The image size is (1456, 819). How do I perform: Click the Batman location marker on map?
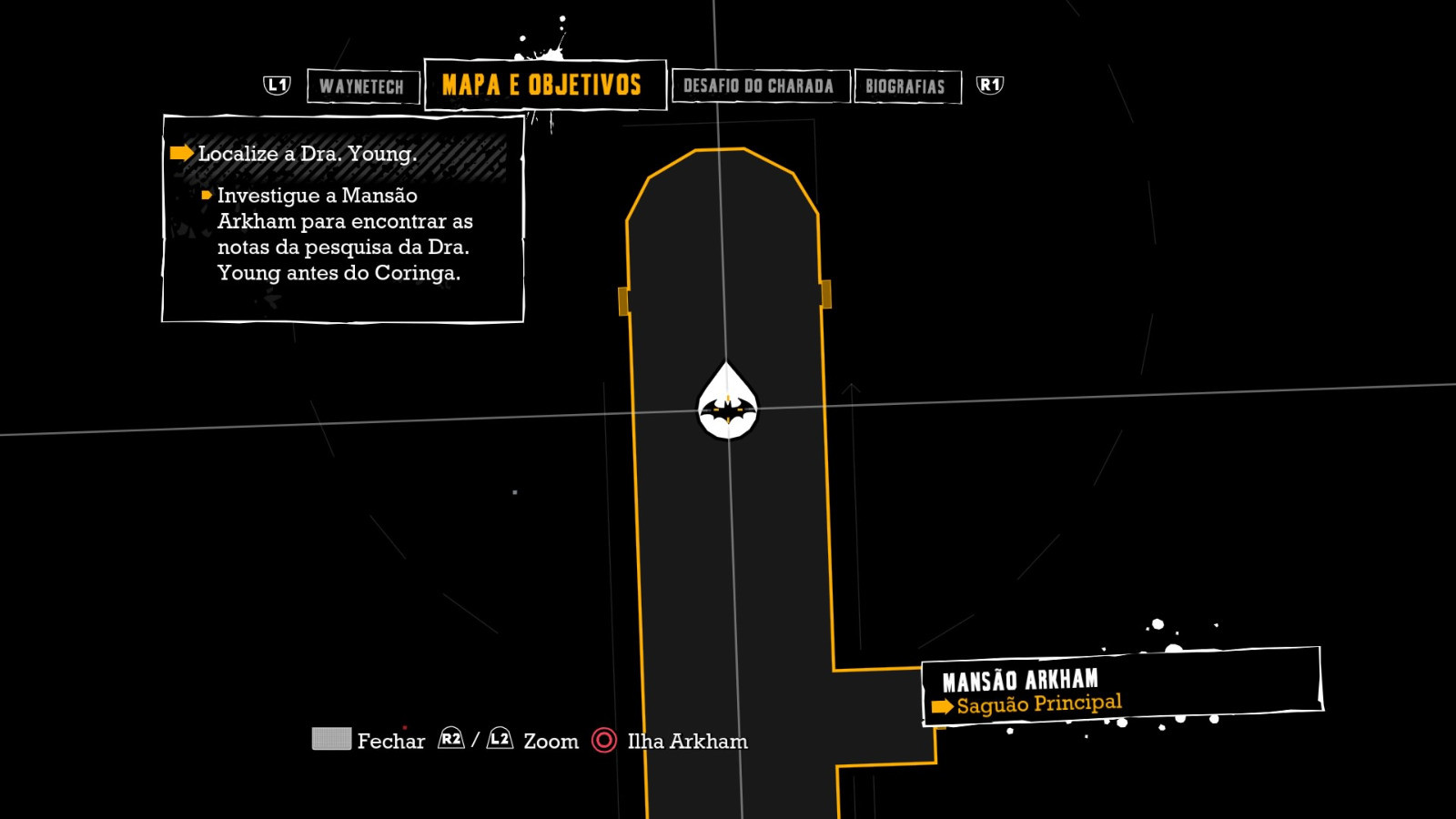[727, 405]
